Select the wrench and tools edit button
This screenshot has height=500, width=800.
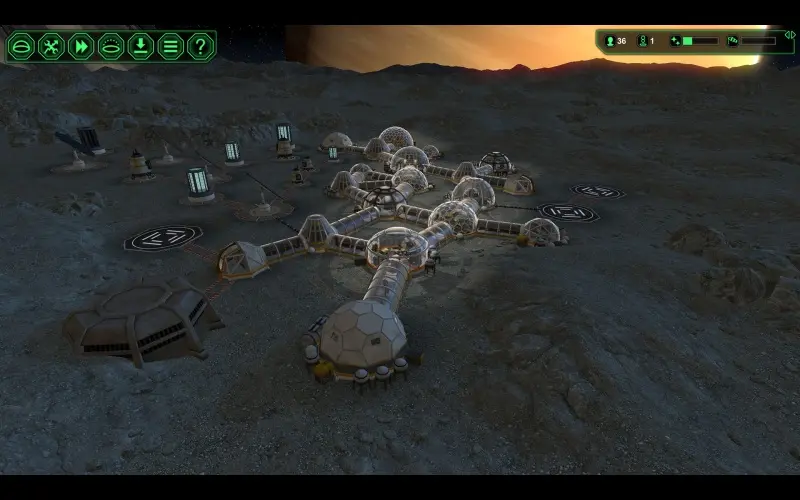coord(51,46)
